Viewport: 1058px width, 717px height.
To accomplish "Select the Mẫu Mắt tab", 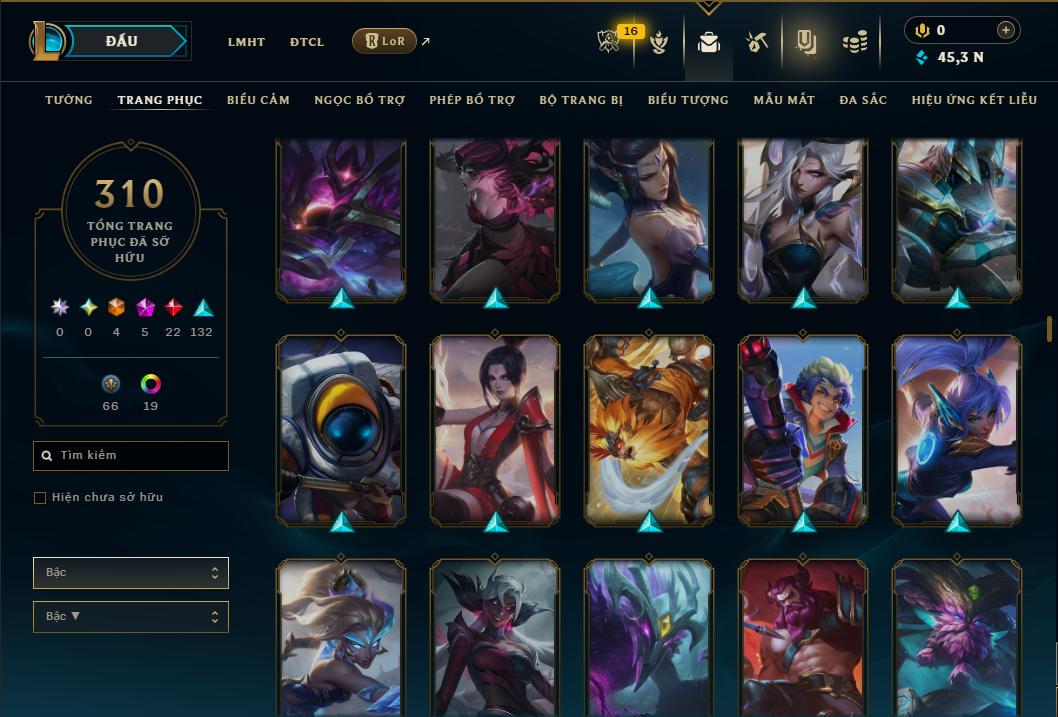I will point(784,100).
